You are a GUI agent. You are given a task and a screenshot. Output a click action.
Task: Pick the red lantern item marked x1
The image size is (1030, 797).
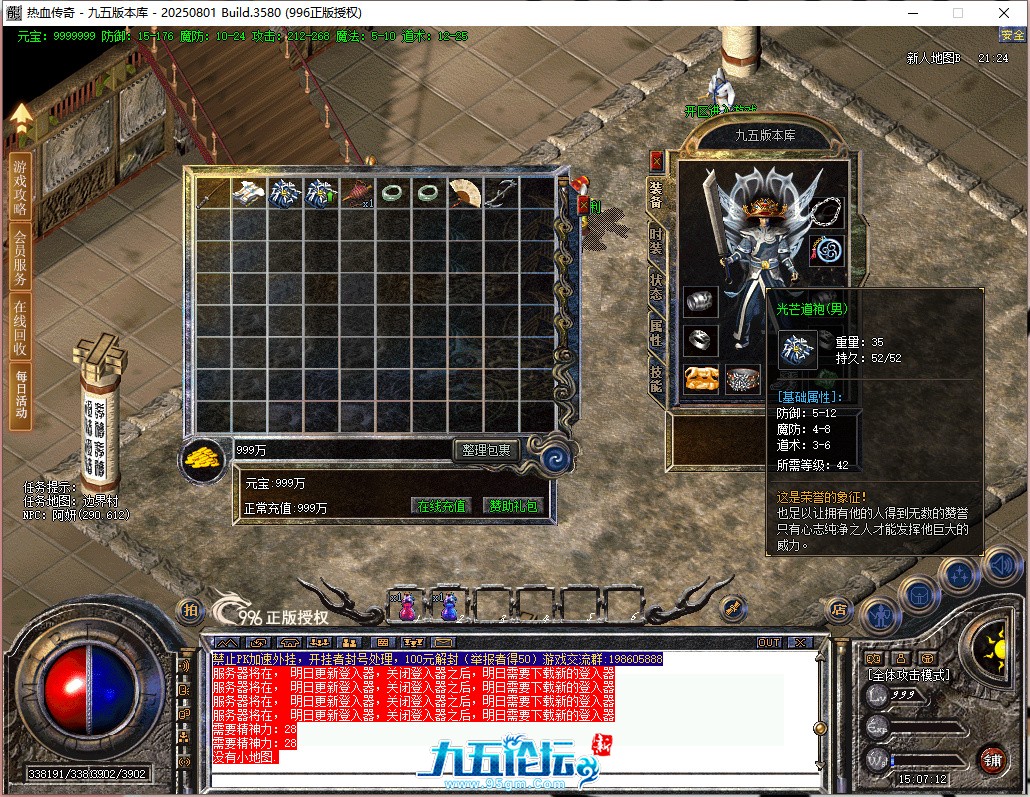click(356, 193)
